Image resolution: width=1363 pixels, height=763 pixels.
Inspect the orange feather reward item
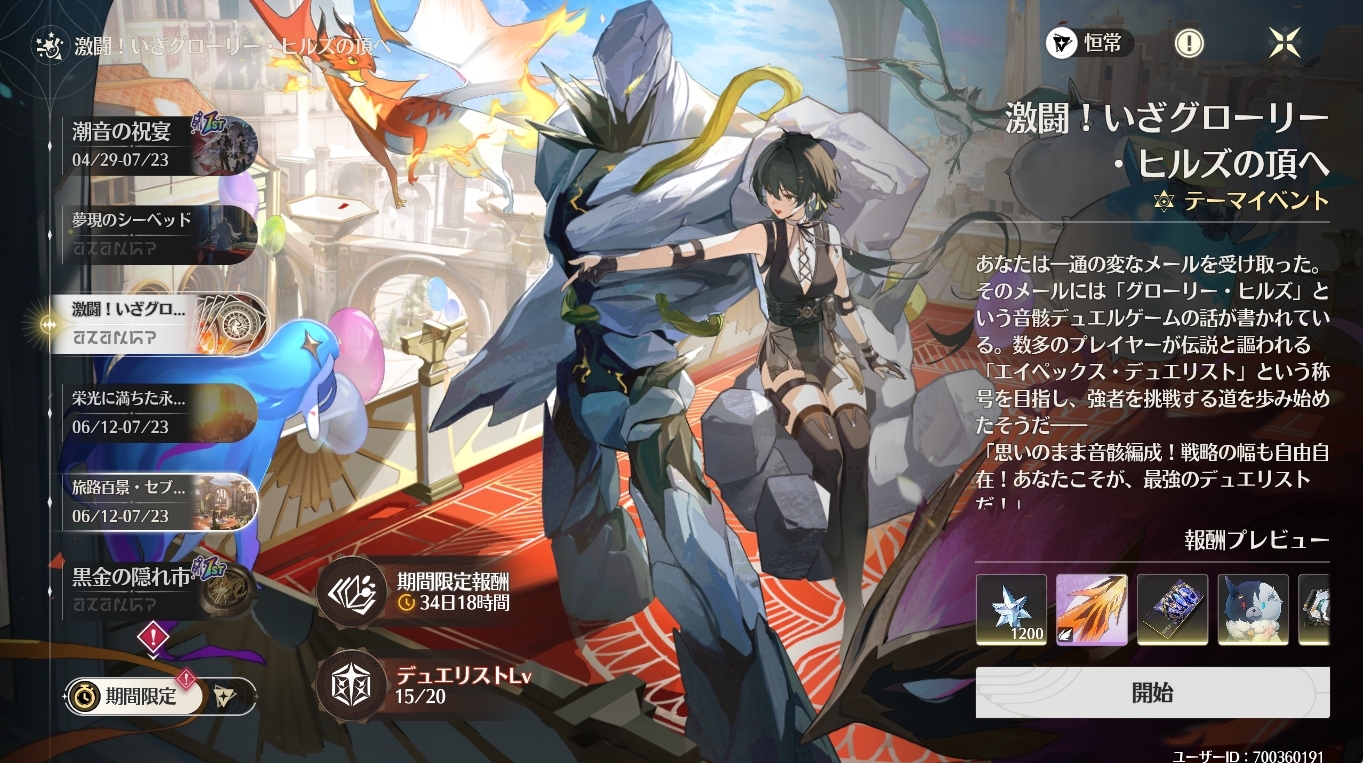click(x=1092, y=609)
